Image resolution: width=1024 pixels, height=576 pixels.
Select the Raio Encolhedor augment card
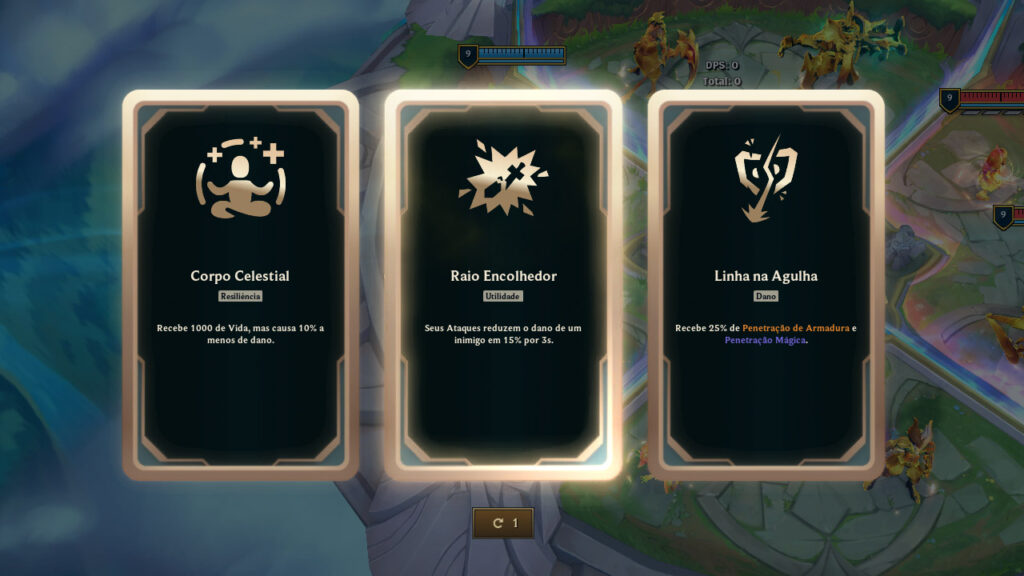click(503, 285)
